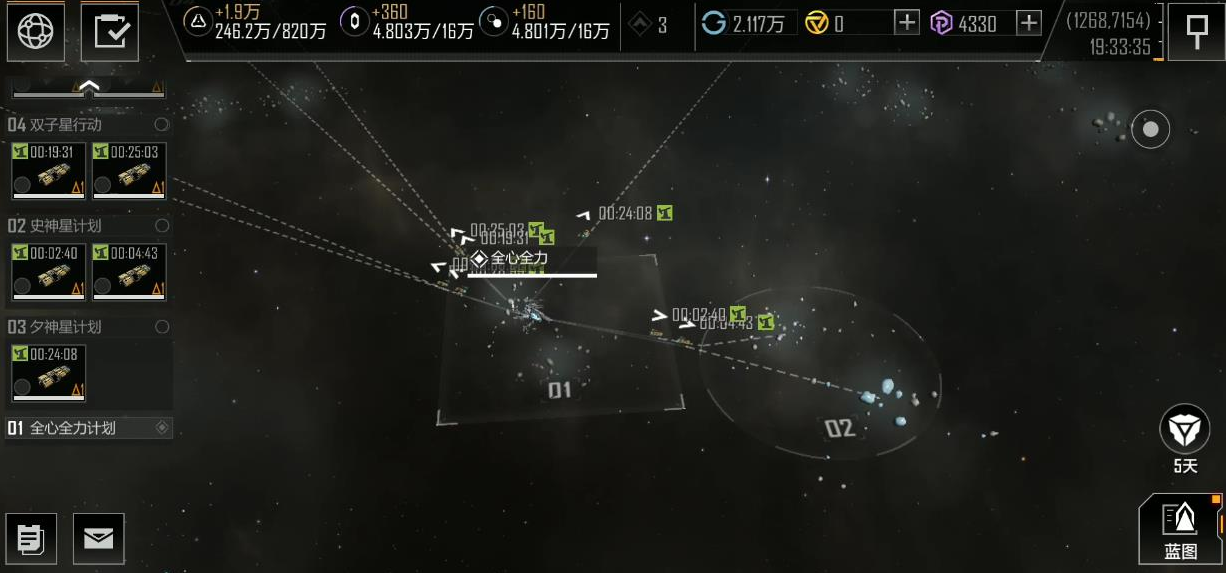The height and width of the screenshot is (573, 1226).
Task: Open the task checklist icon
Action: [x=109, y=30]
